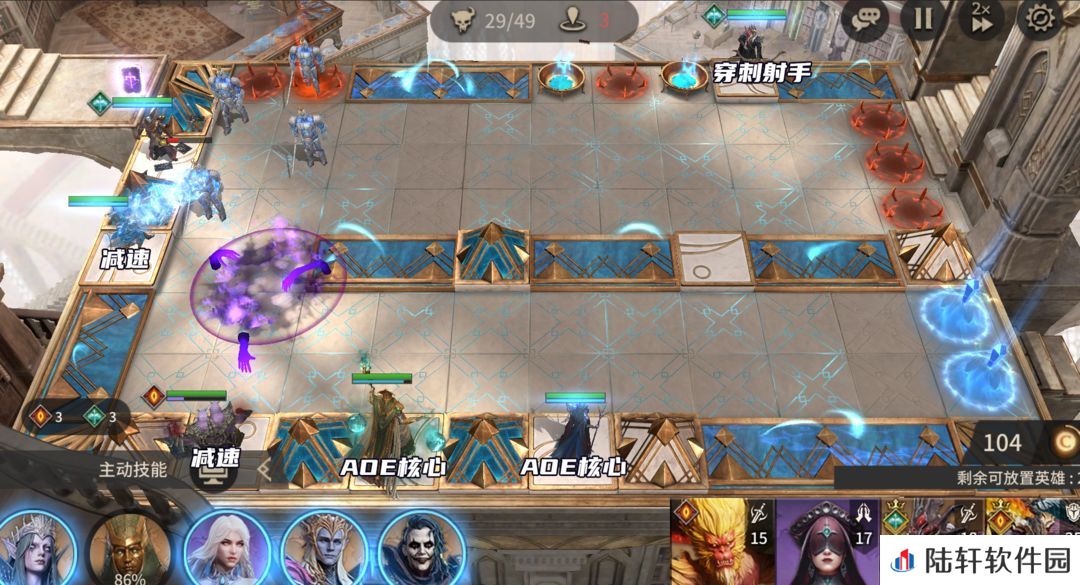This screenshot has height=585, width=1080.
Task: Activate the crowned elf queen skill portrait
Action: coord(37,548)
